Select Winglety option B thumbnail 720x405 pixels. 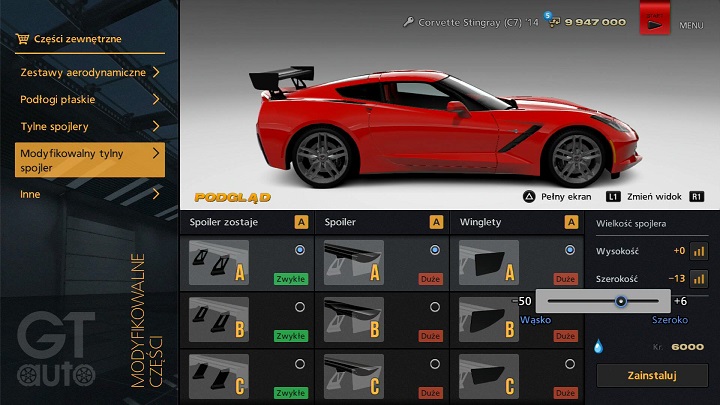[489, 320]
